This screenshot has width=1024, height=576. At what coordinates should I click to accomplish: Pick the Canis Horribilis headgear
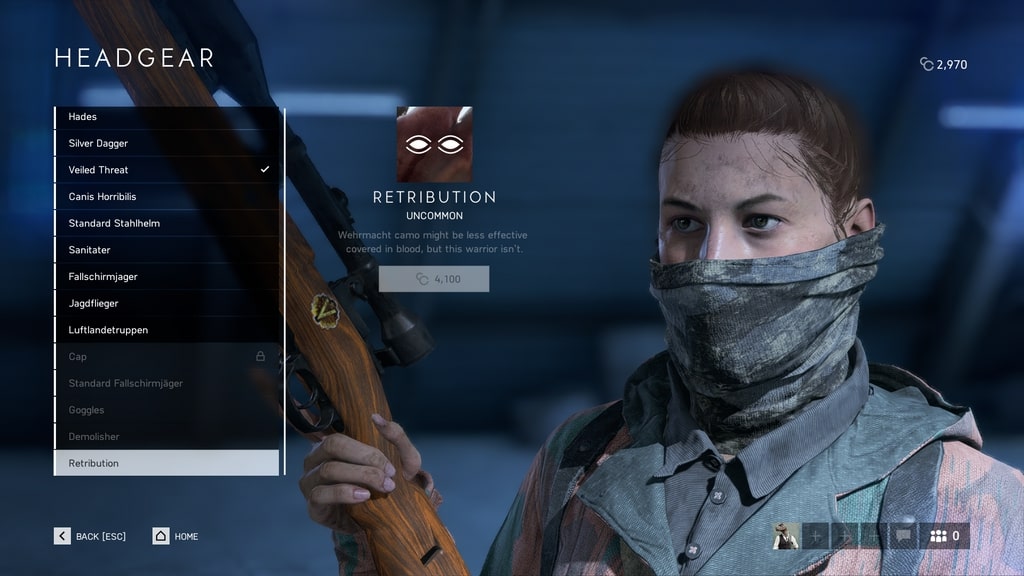click(166, 197)
